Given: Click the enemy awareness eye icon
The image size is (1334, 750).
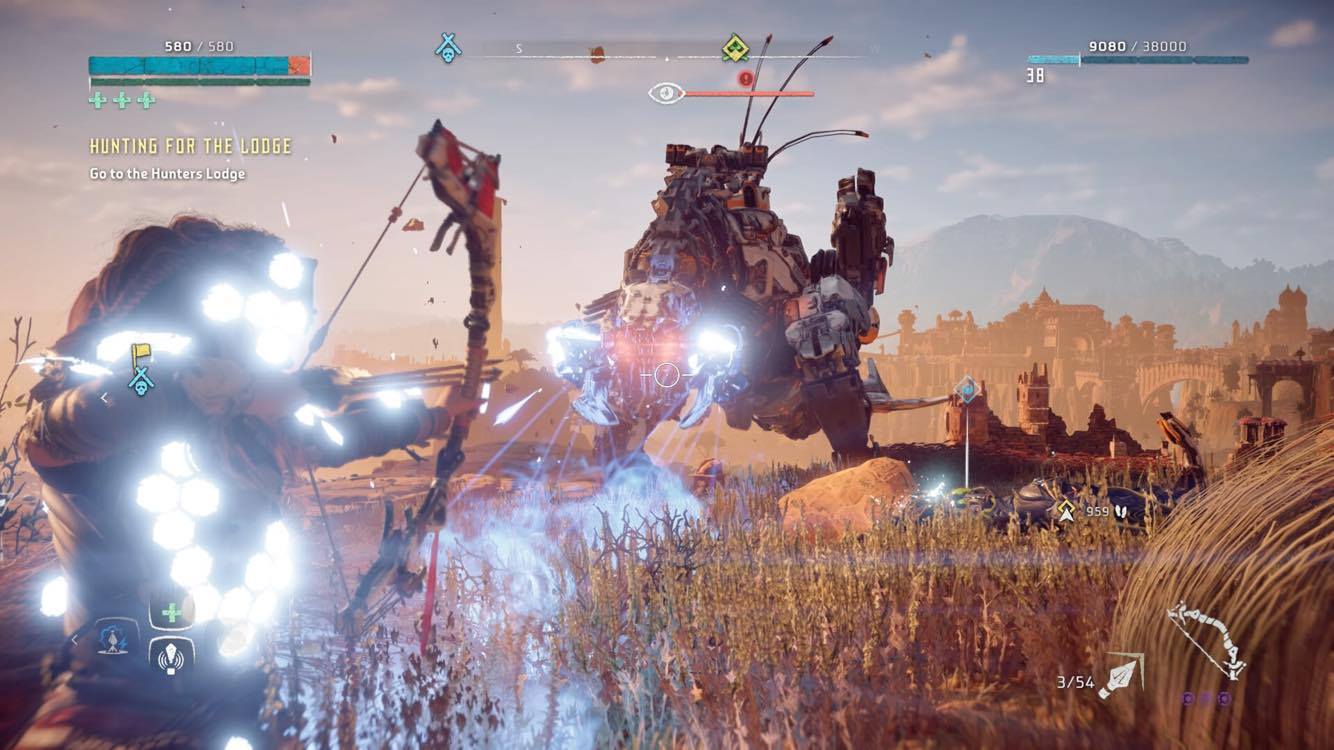Looking at the screenshot, I should point(665,94).
